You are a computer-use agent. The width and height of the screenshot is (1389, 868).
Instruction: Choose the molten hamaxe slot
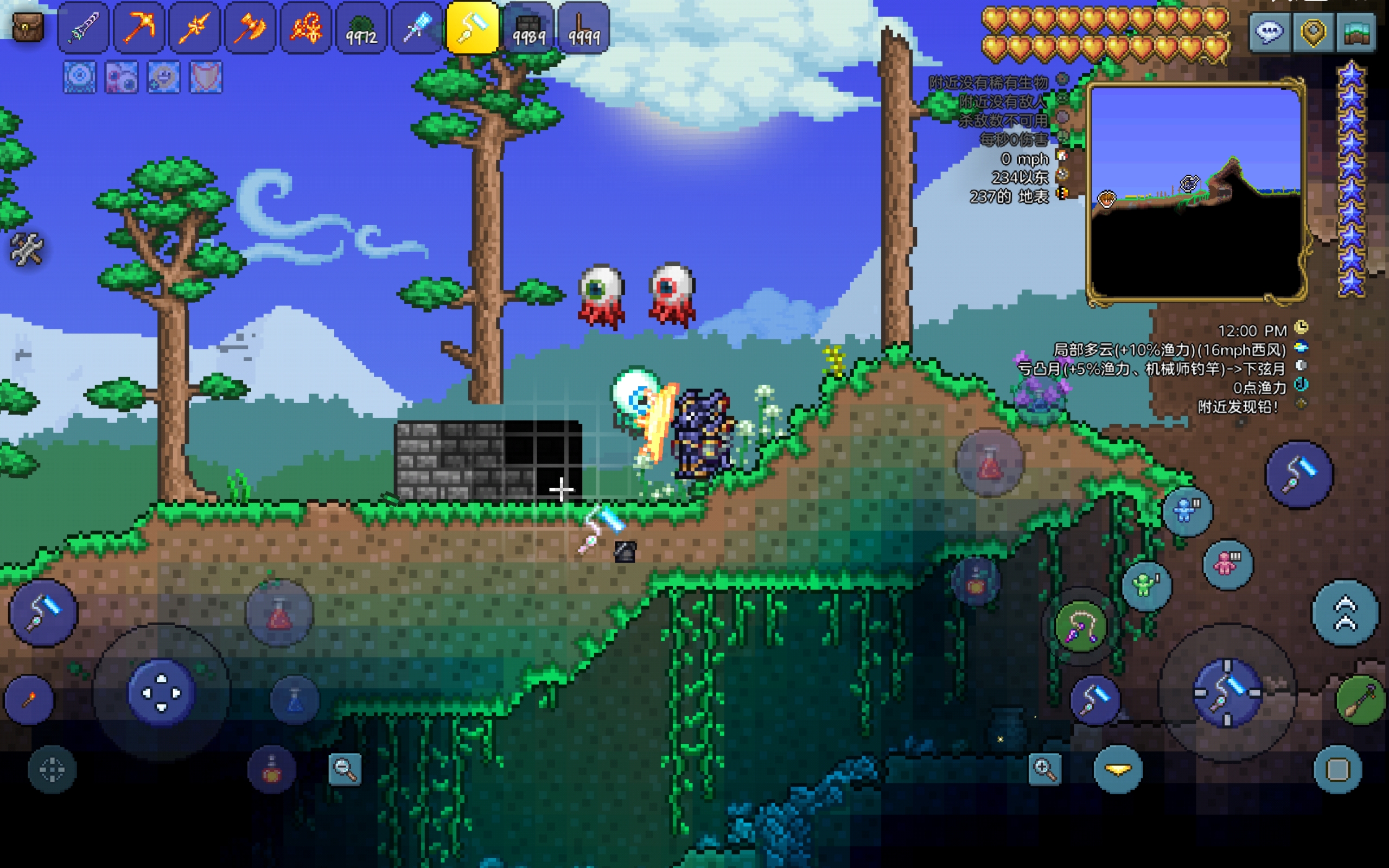pos(250,28)
